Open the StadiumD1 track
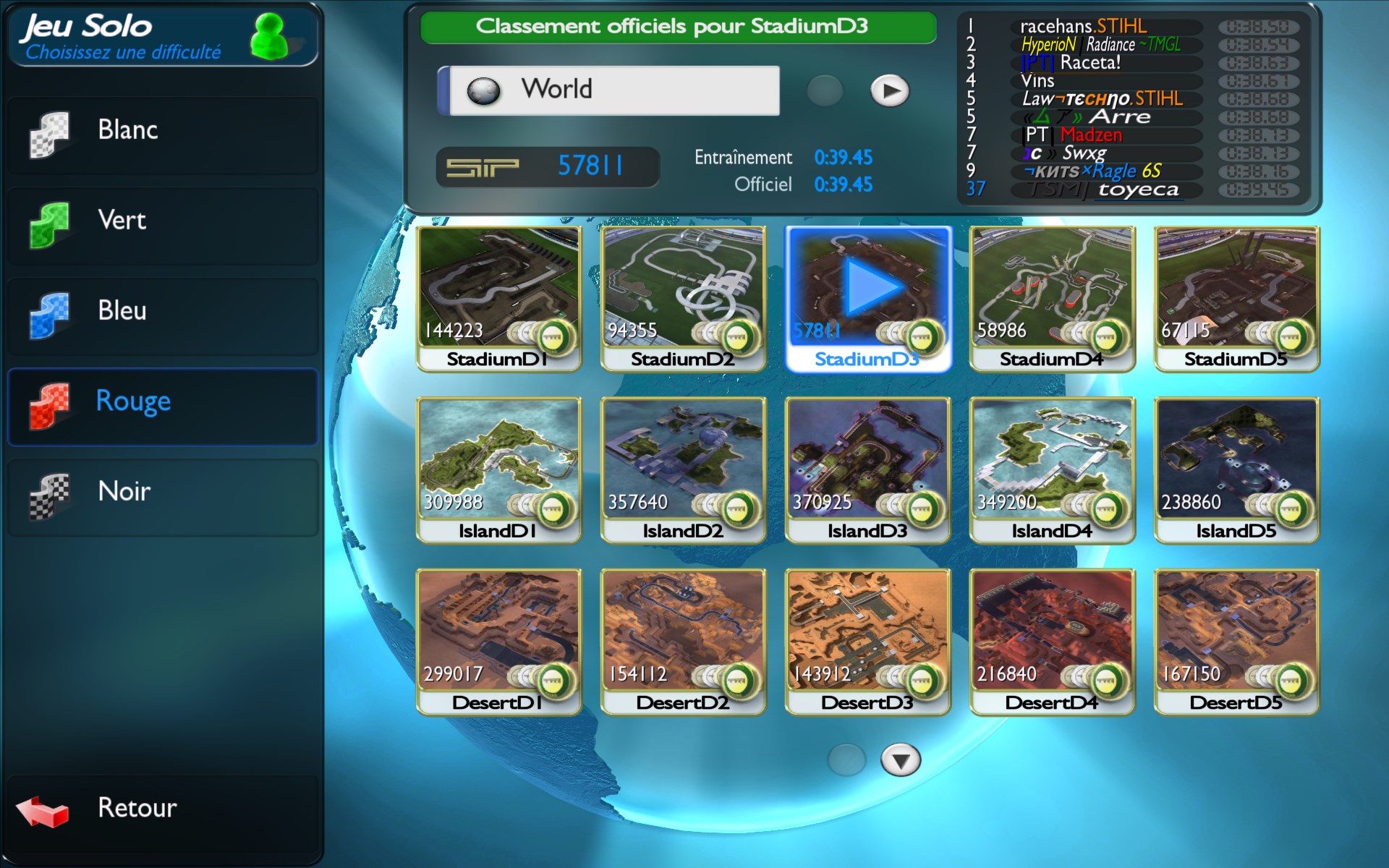The width and height of the screenshot is (1389, 868). point(498,298)
